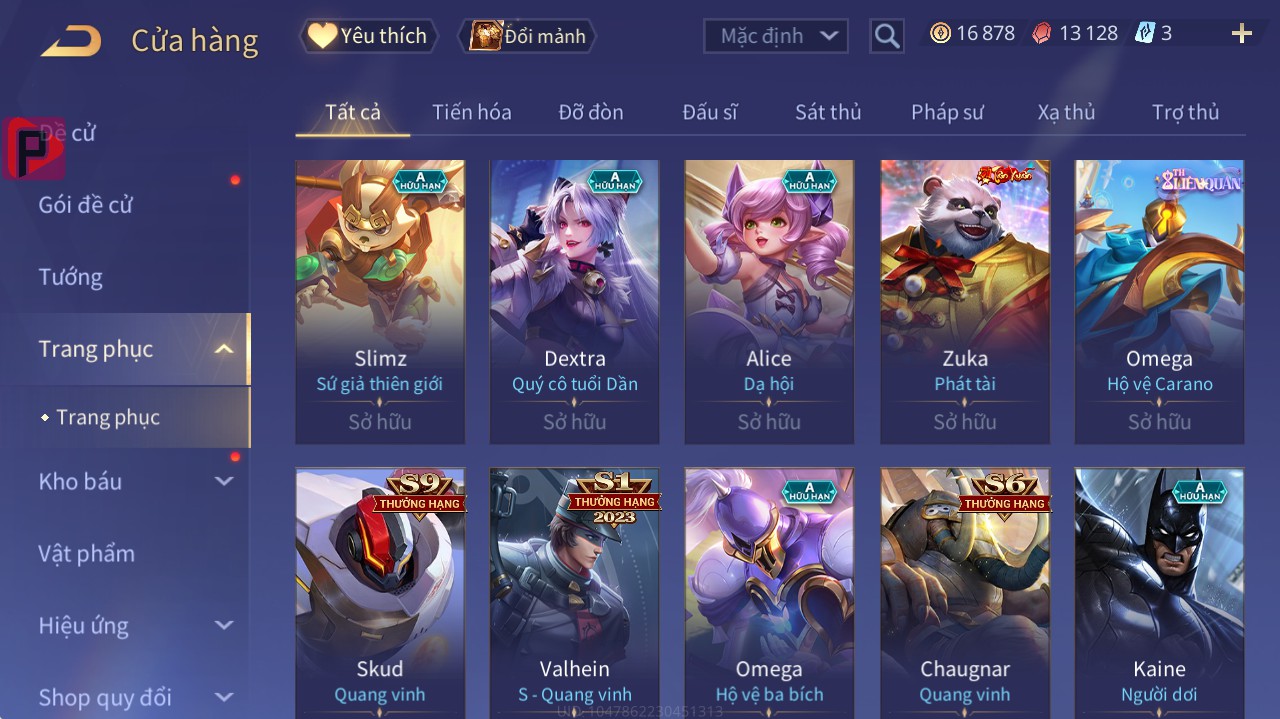This screenshot has height=719, width=1280.
Task: Choose the Pháp sư tab
Action: 947,112
